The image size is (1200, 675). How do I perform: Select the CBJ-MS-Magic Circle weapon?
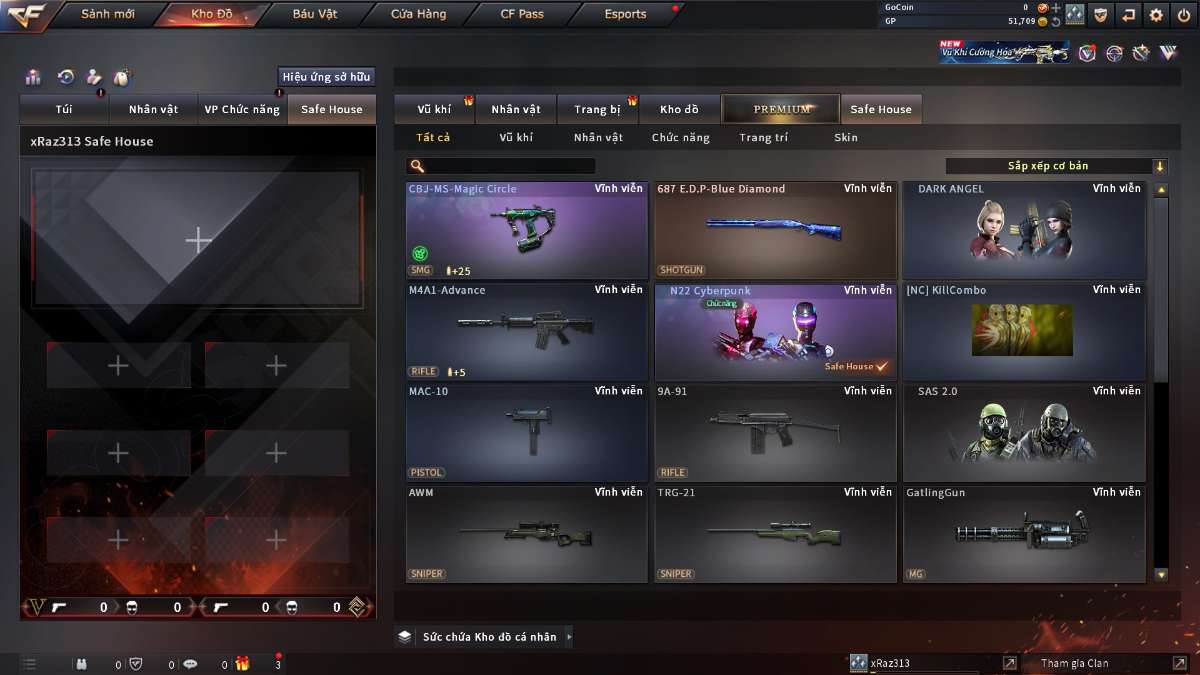[x=526, y=230]
